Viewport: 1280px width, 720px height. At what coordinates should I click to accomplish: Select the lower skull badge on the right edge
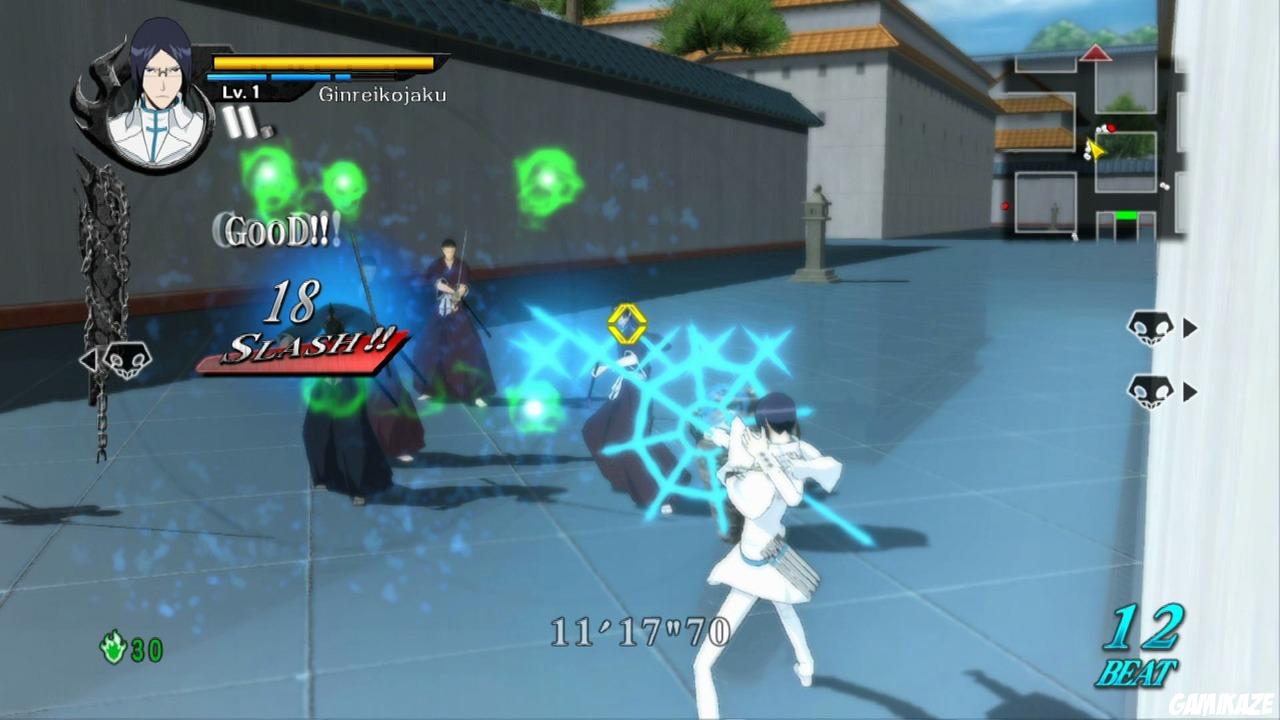1148,392
